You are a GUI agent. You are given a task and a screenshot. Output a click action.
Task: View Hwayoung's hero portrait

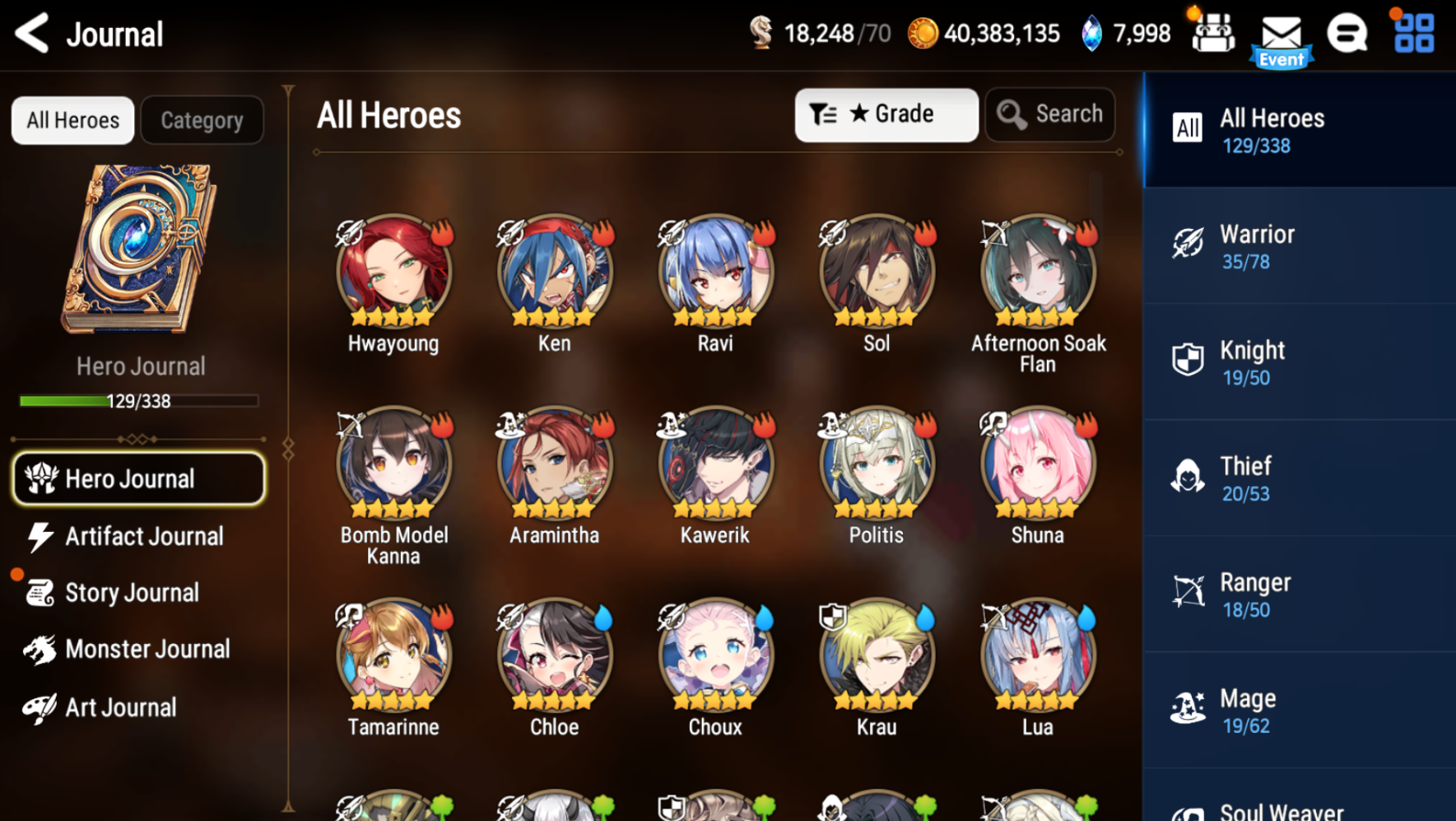point(393,272)
